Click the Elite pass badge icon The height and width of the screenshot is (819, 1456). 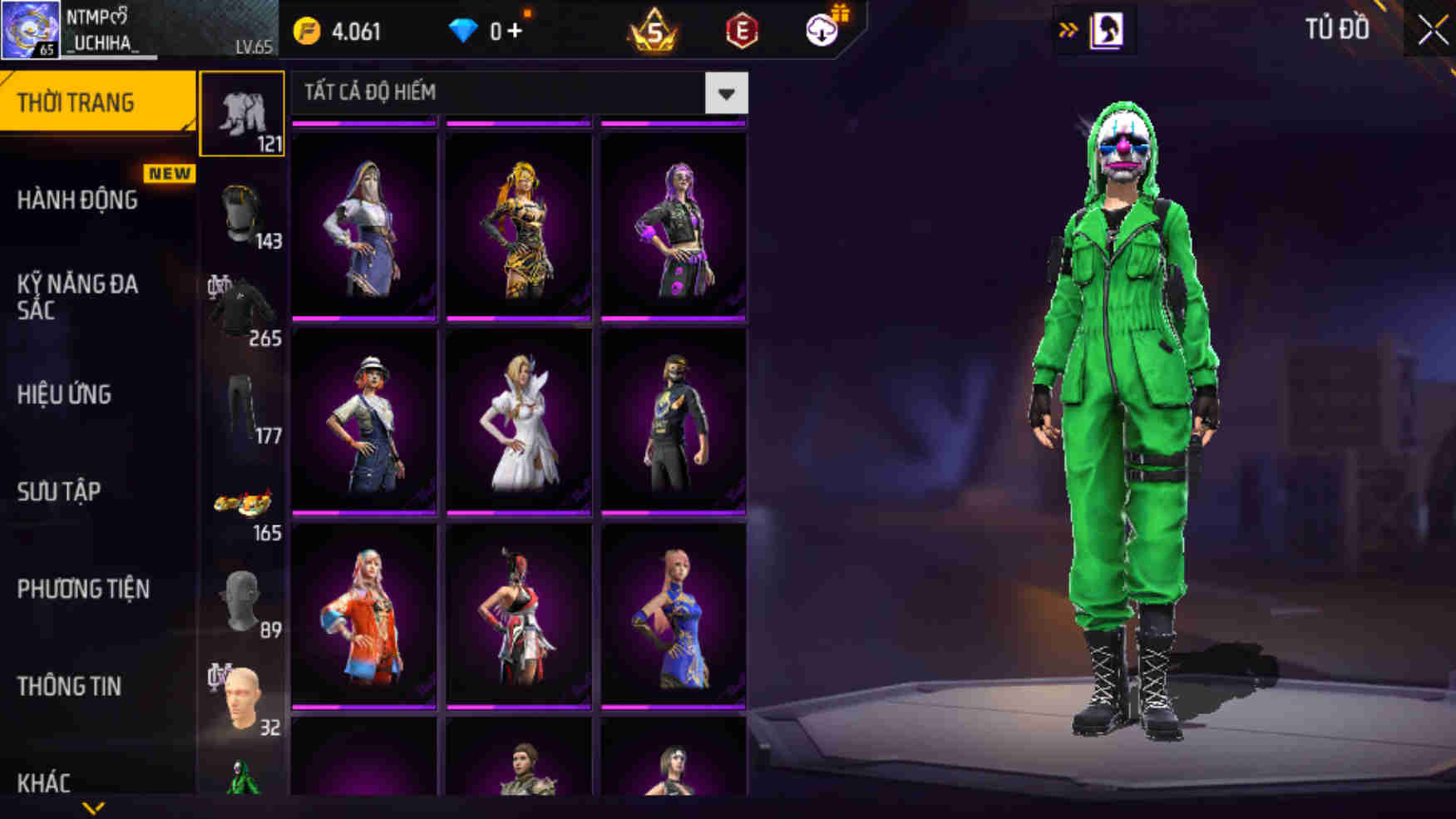743,29
